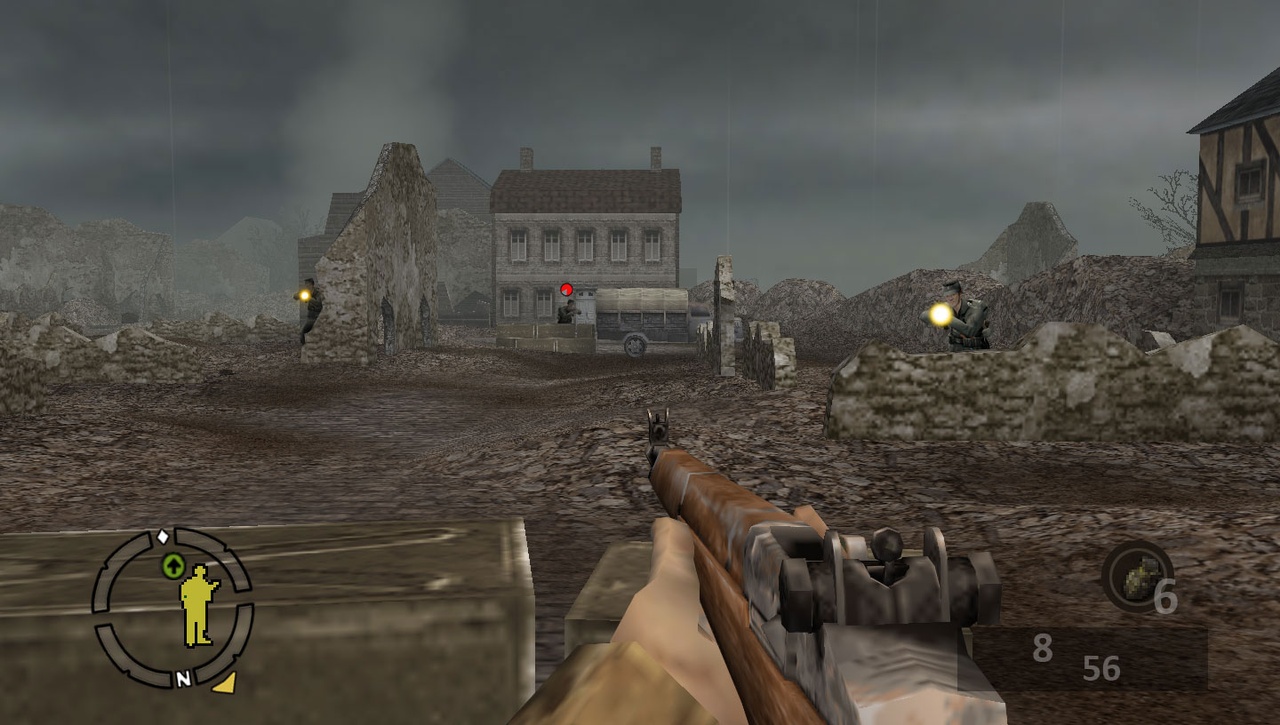Screen dimensions: 1280x725
Task: Click the white diamond at the compass top
Action: tap(162, 535)
